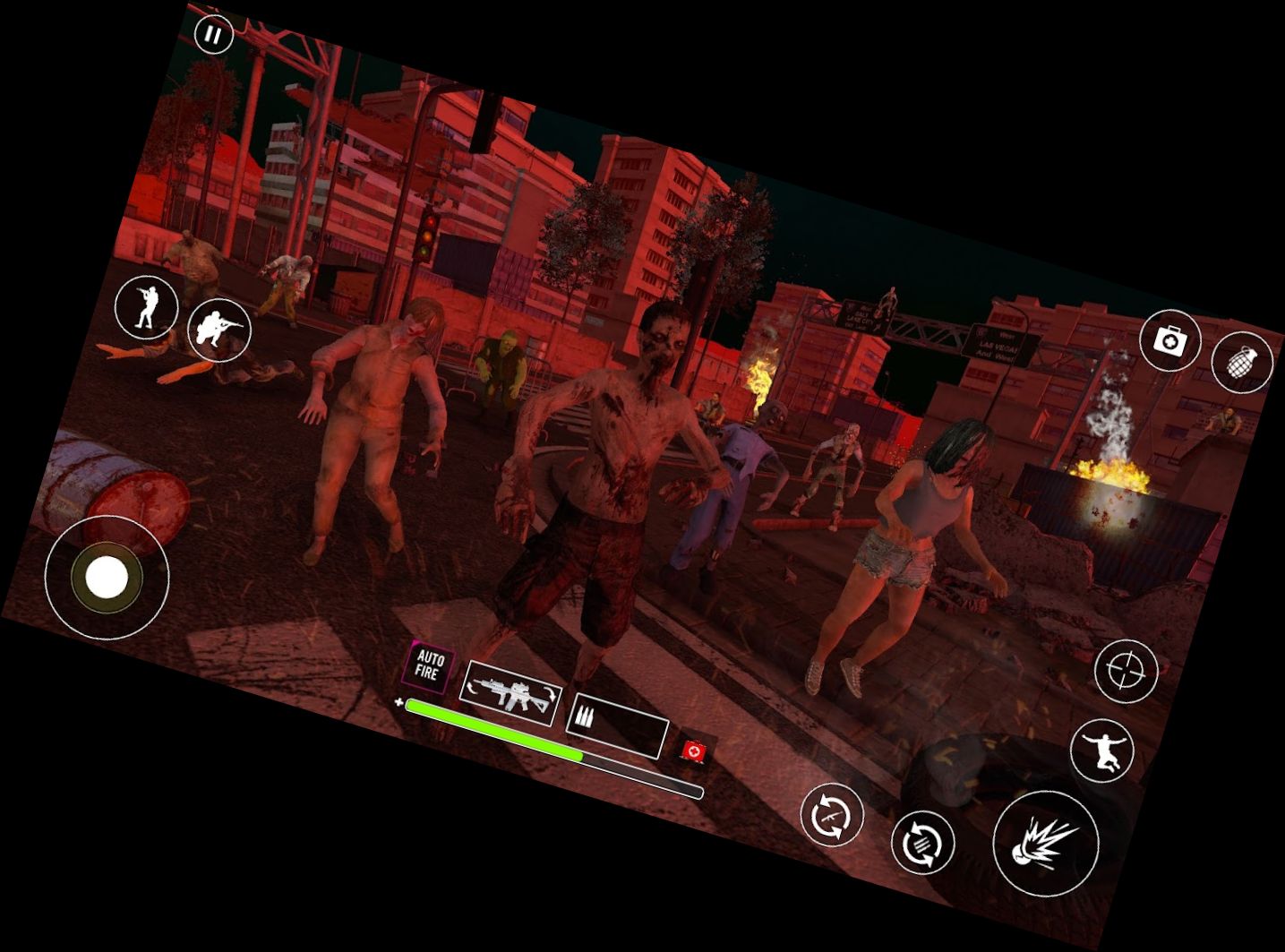Click the green health progress bar
Image resolution: width=1285 pixels, height=952 pixels.
[493, 730]
